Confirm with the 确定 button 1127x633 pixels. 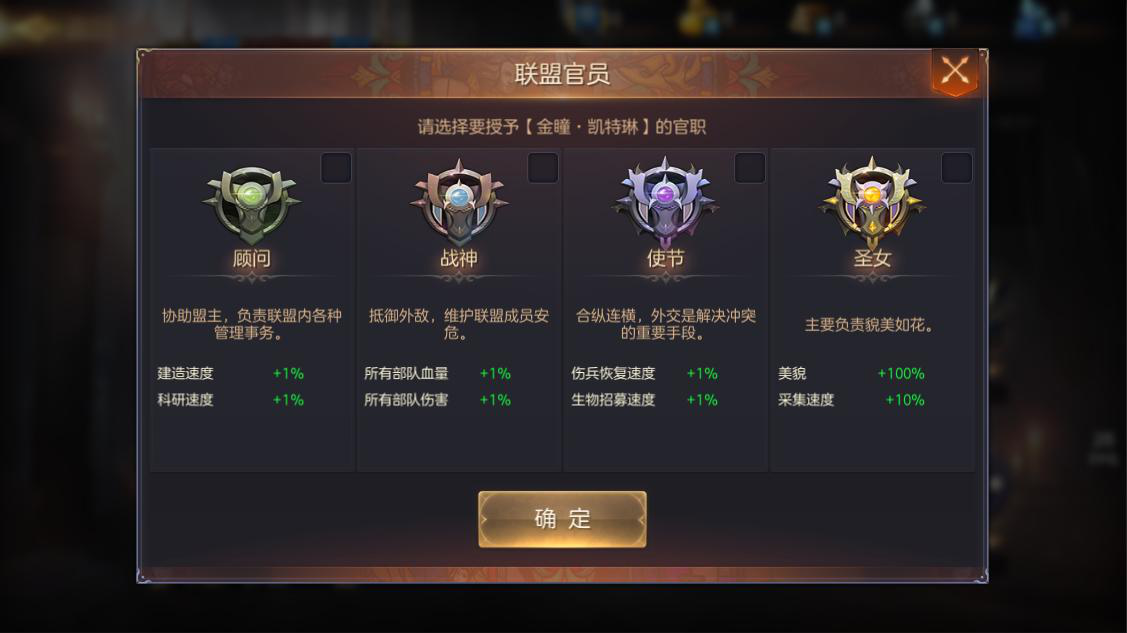tap(562, 519)
